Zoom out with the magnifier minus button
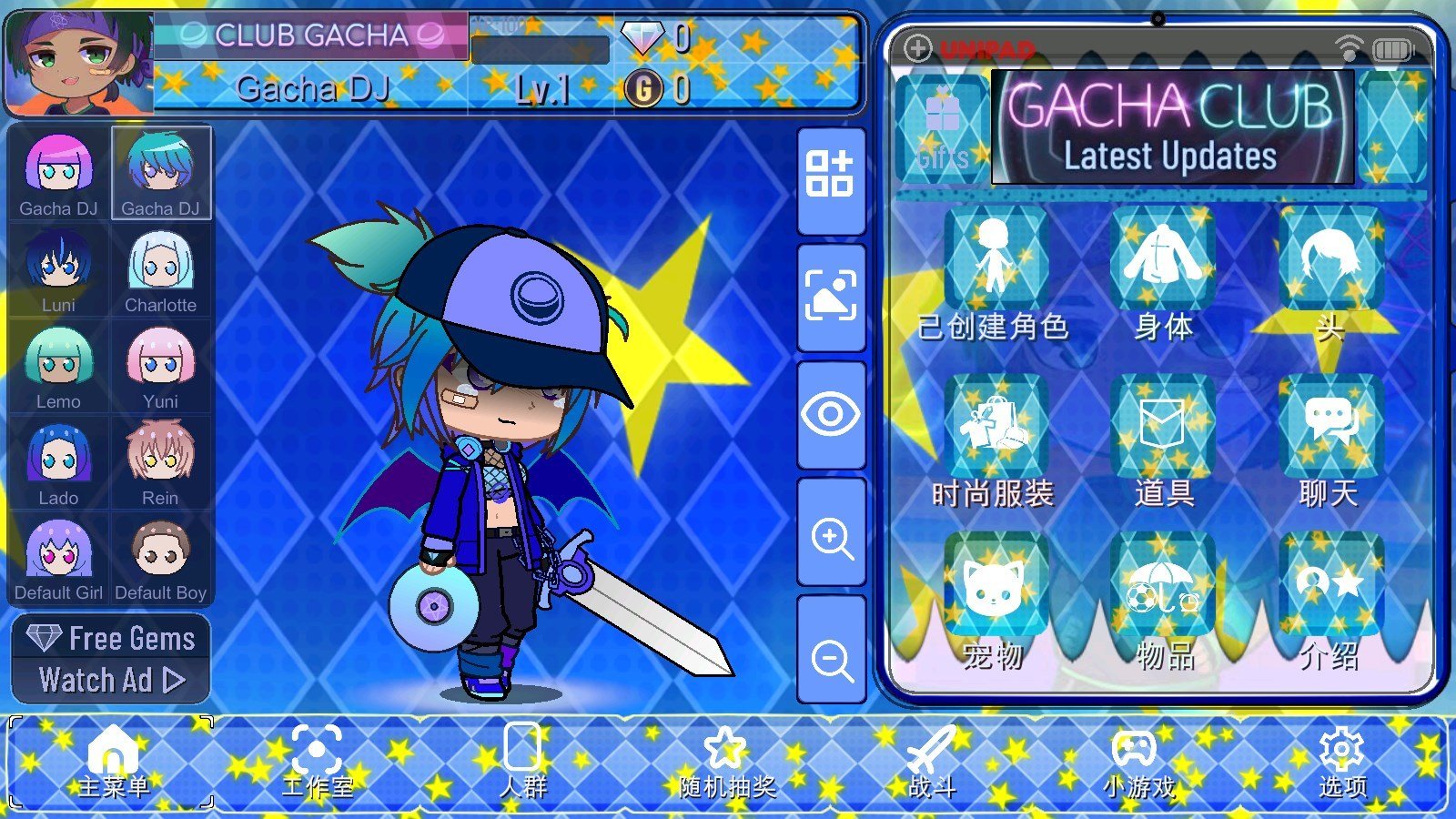The width and height of the screenshot is (1456, 819). click(829, 655)
